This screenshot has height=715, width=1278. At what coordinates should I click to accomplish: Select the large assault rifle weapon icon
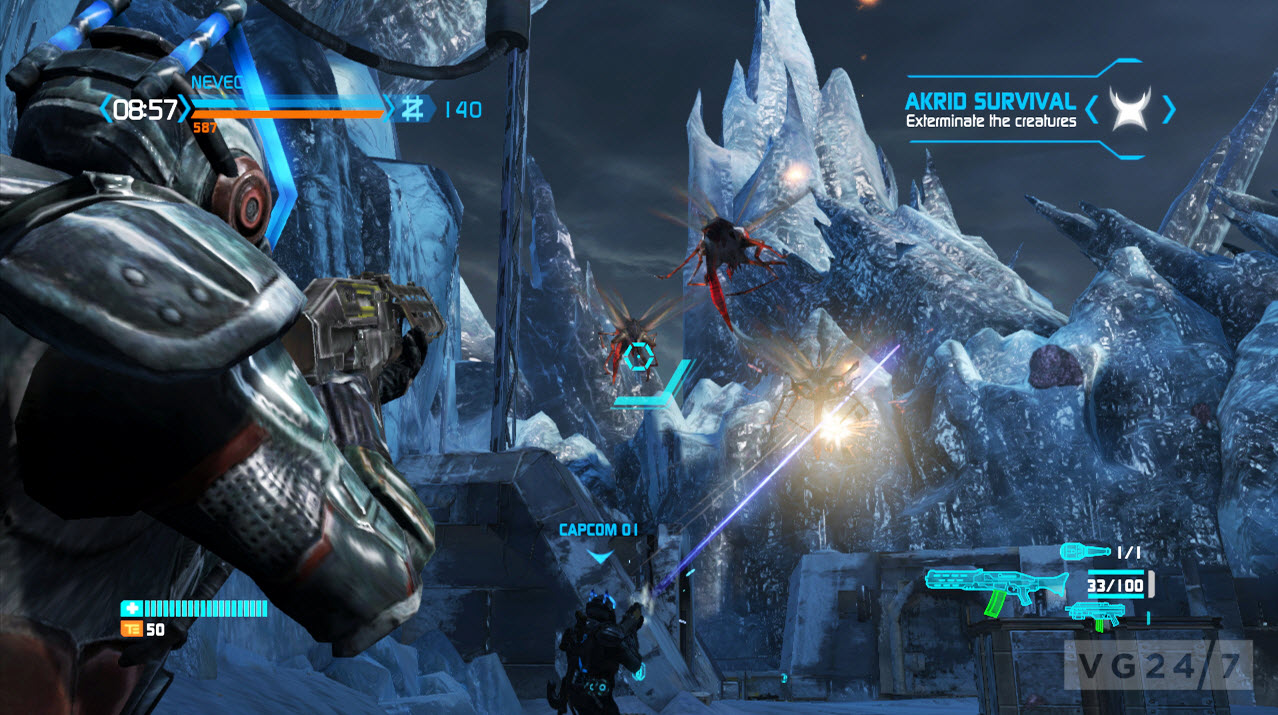[x=985, y=590]
